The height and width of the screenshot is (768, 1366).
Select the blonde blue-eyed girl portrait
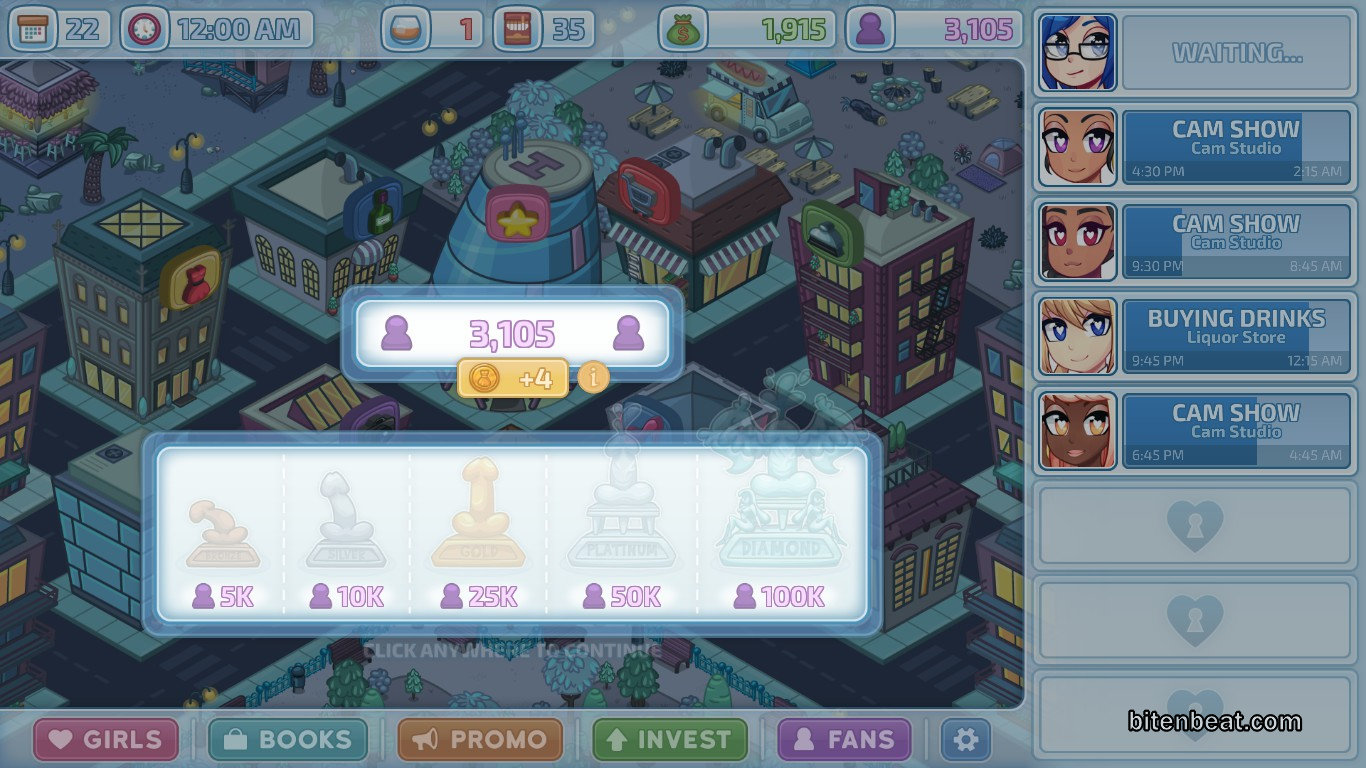1077,336
